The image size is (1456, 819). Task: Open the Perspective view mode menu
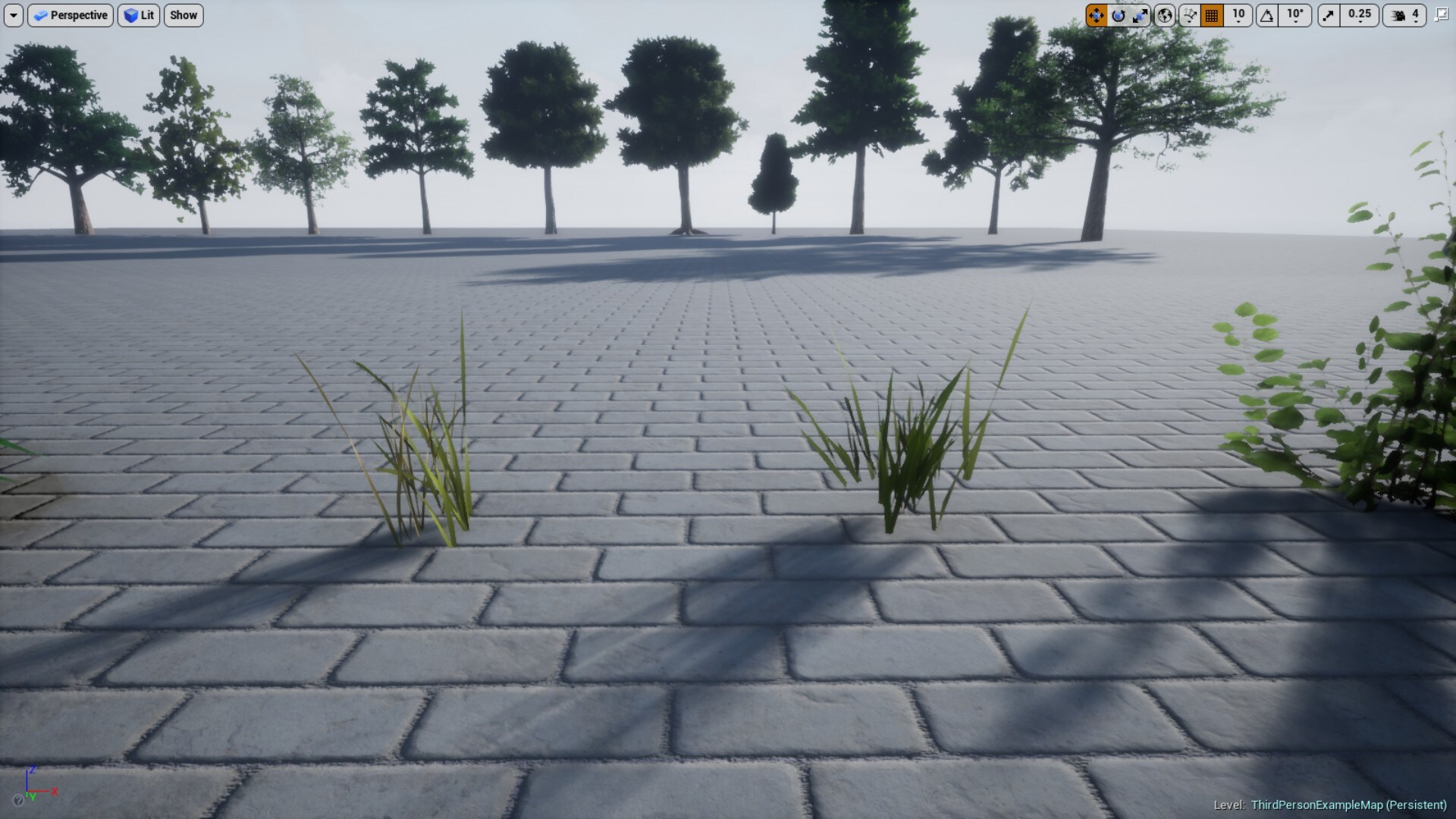tap(70, 15)
